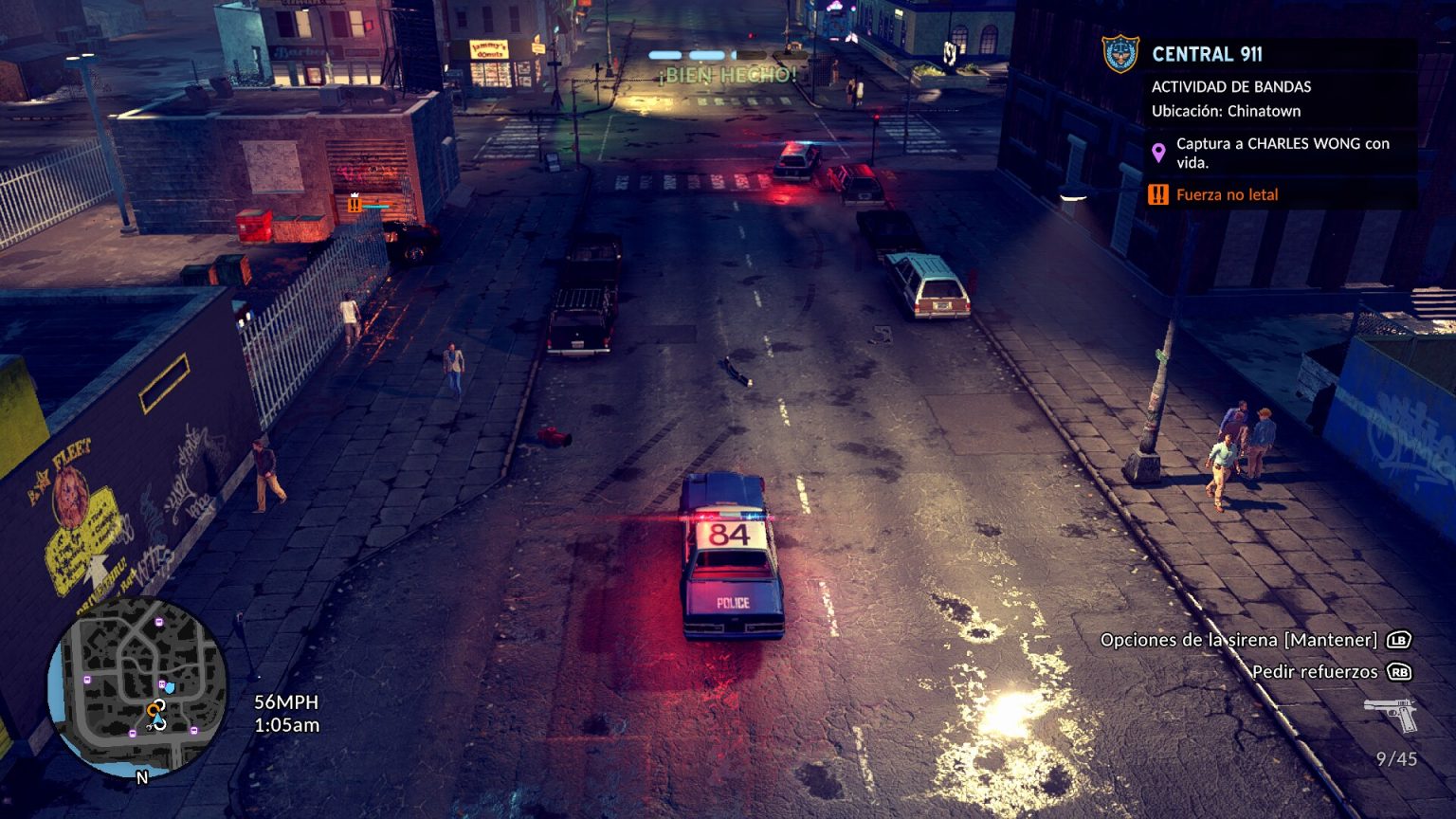Select a purple store icon on the minimap
Viewport: 1456px width, 819px height.
pos(158,622)
